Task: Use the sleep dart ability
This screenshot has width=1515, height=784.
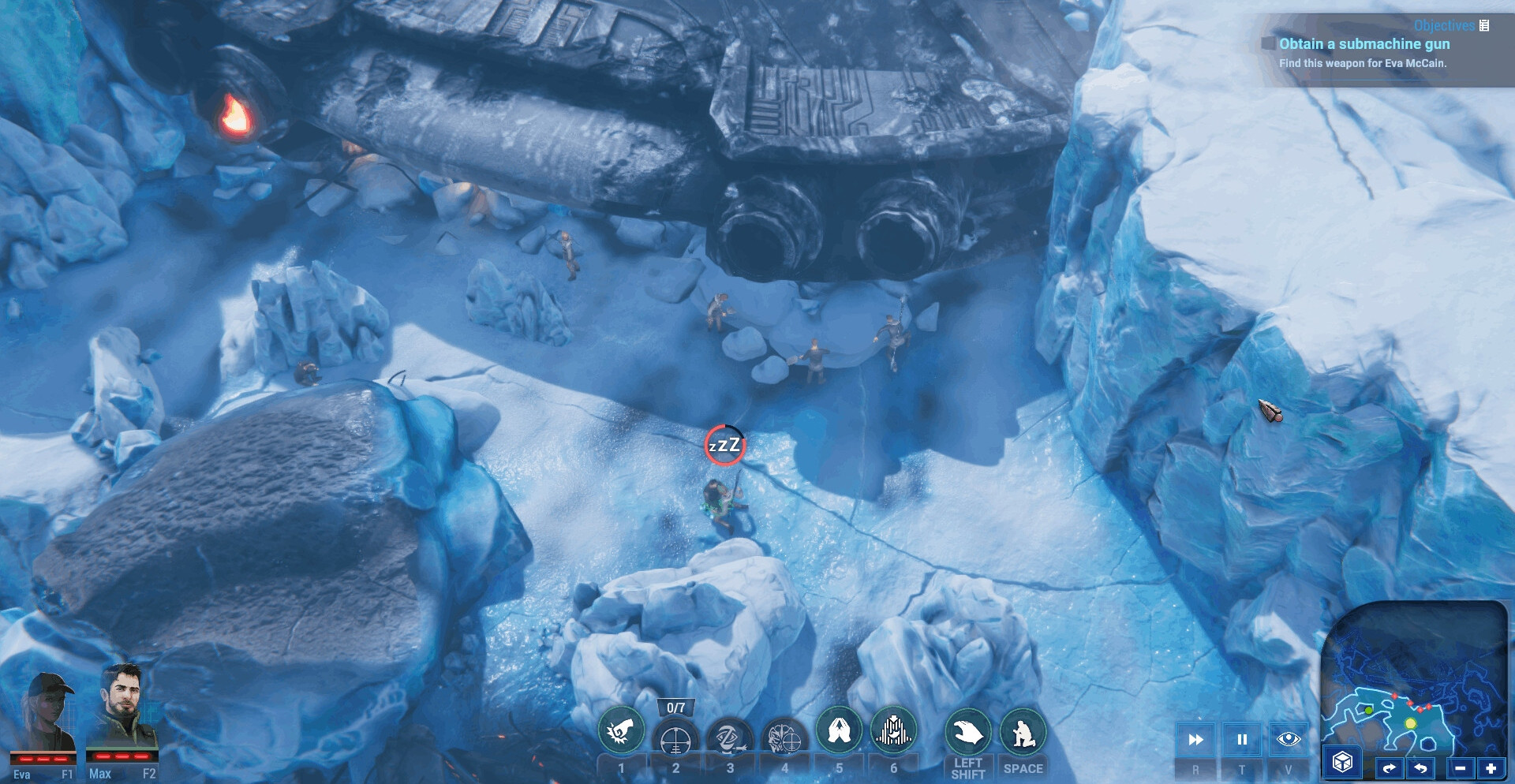Action: 730,739
